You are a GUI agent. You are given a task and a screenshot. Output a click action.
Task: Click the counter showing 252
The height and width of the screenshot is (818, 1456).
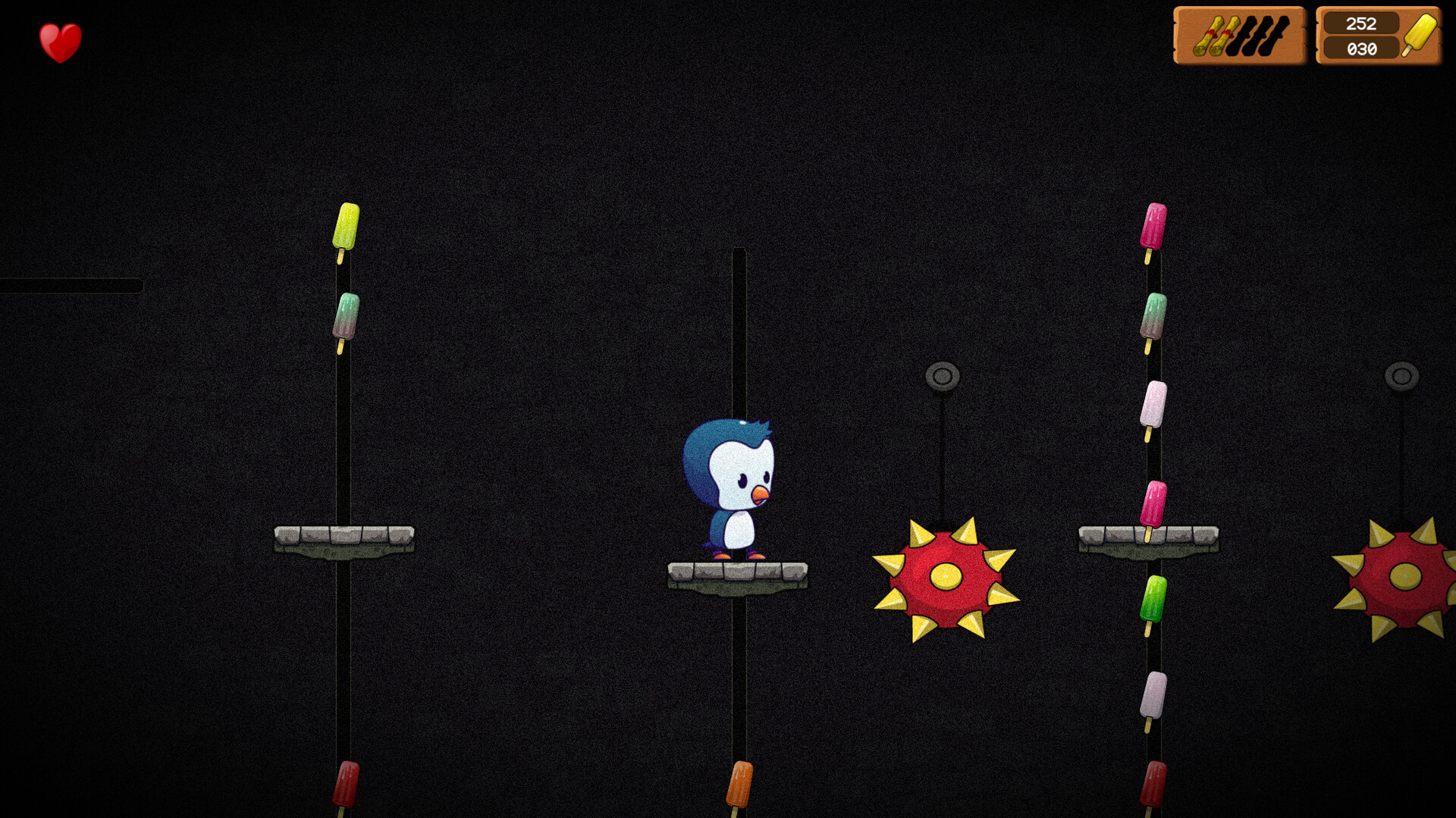click(x=1361, y=24)
